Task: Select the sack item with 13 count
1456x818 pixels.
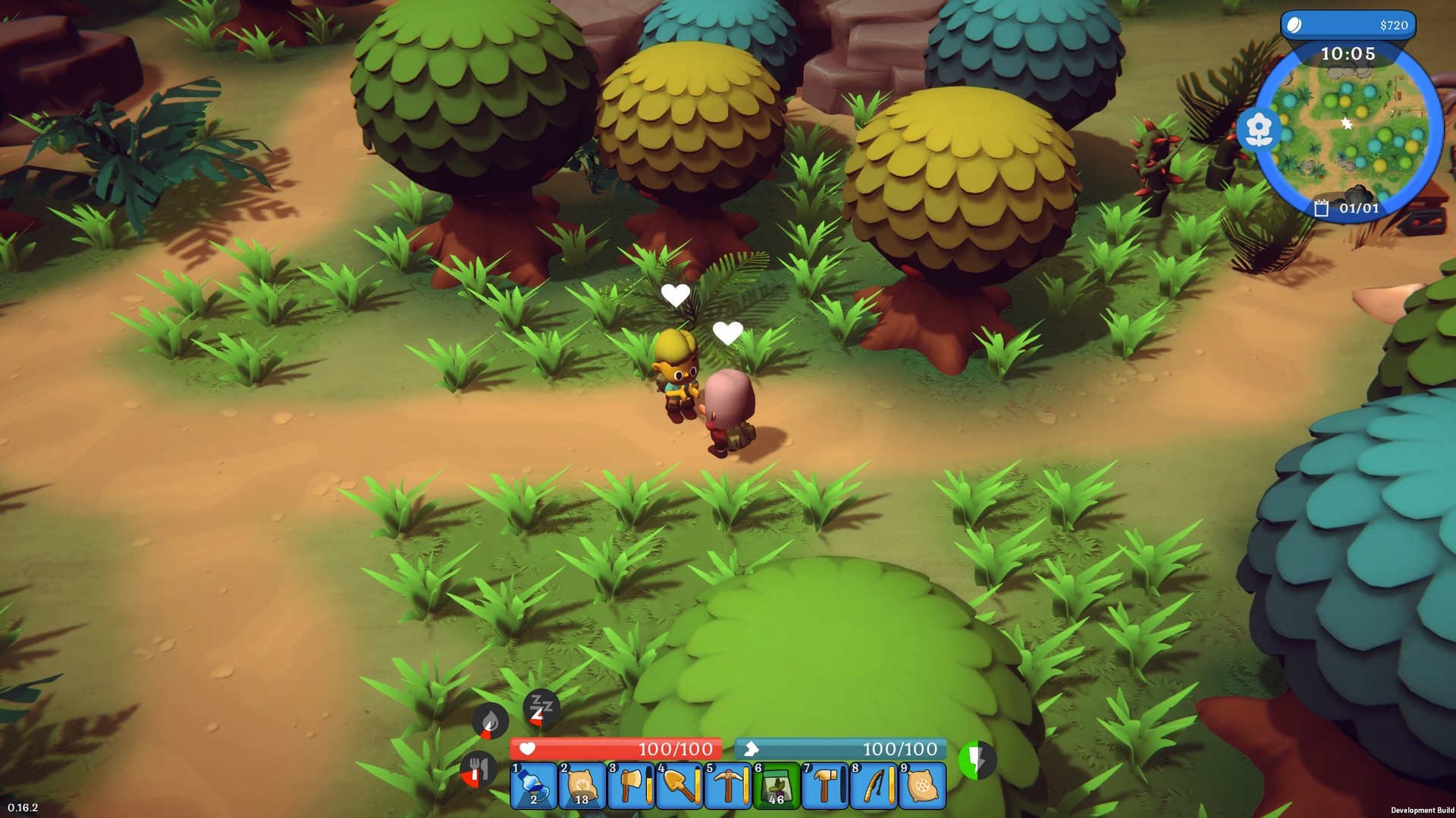Action: [x=581, y=787]
